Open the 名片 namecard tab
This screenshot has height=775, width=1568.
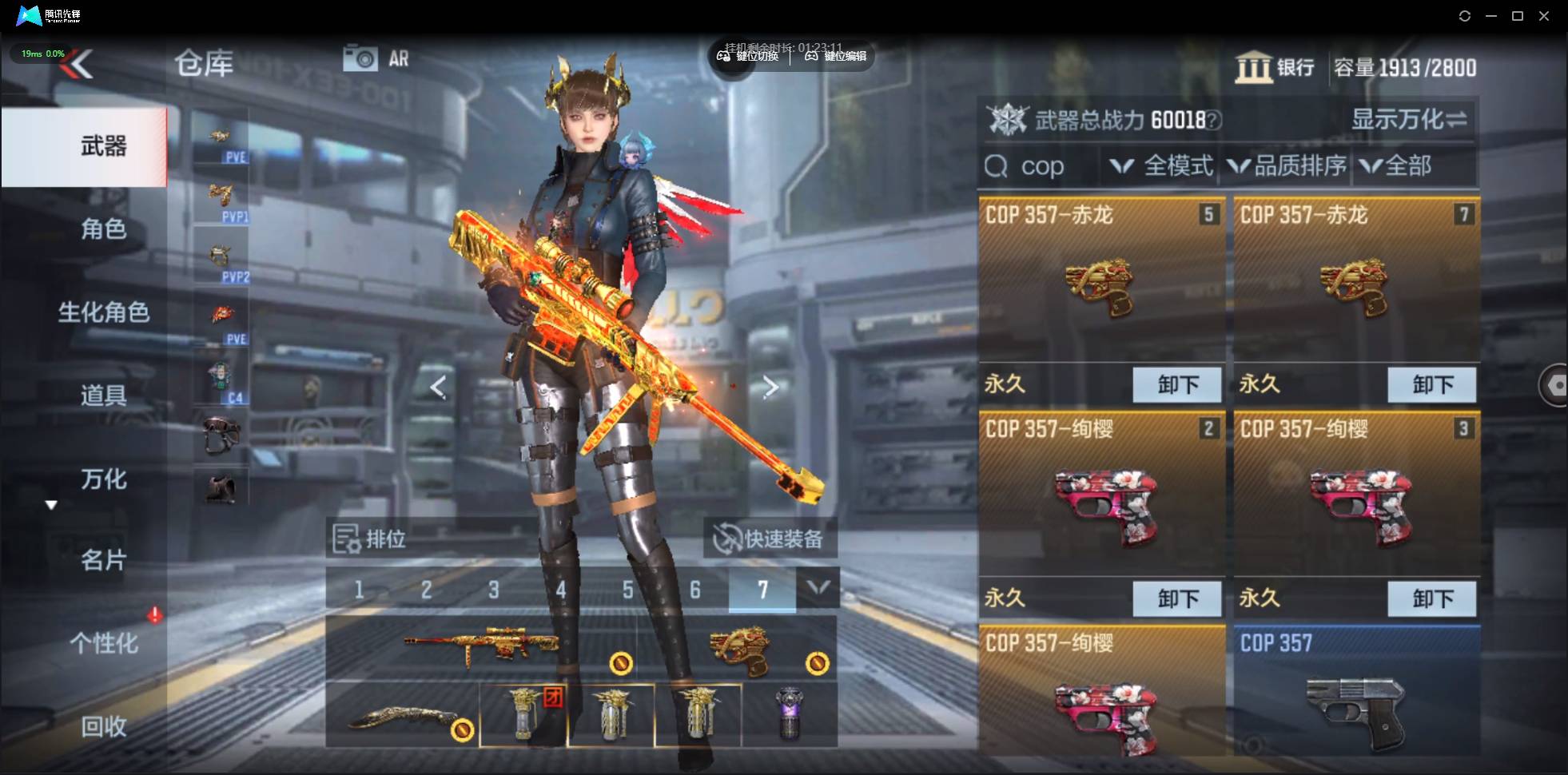(103, 560)
